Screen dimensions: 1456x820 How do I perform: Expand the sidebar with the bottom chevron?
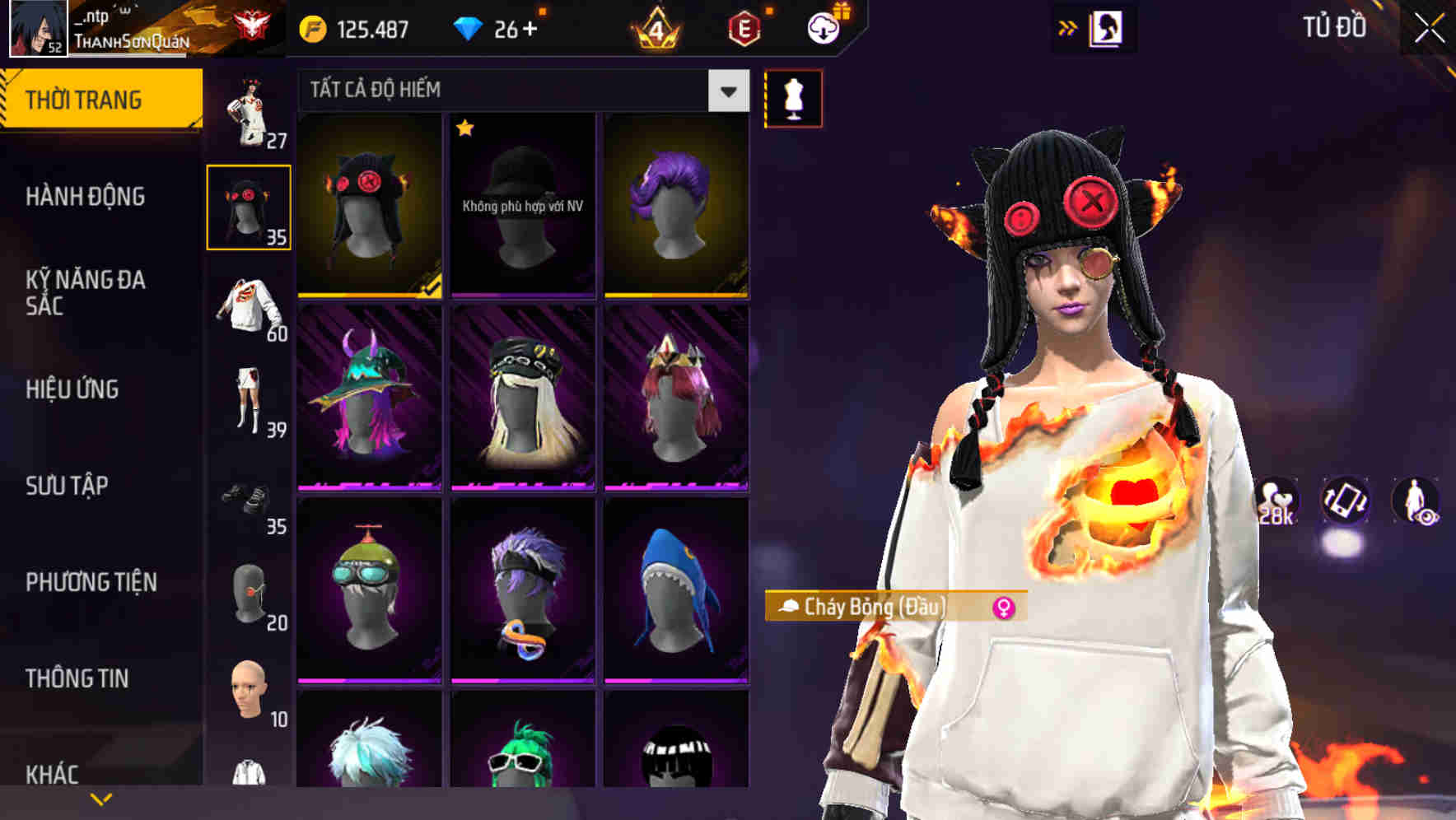pyautogui.click(x=101, y=799)
